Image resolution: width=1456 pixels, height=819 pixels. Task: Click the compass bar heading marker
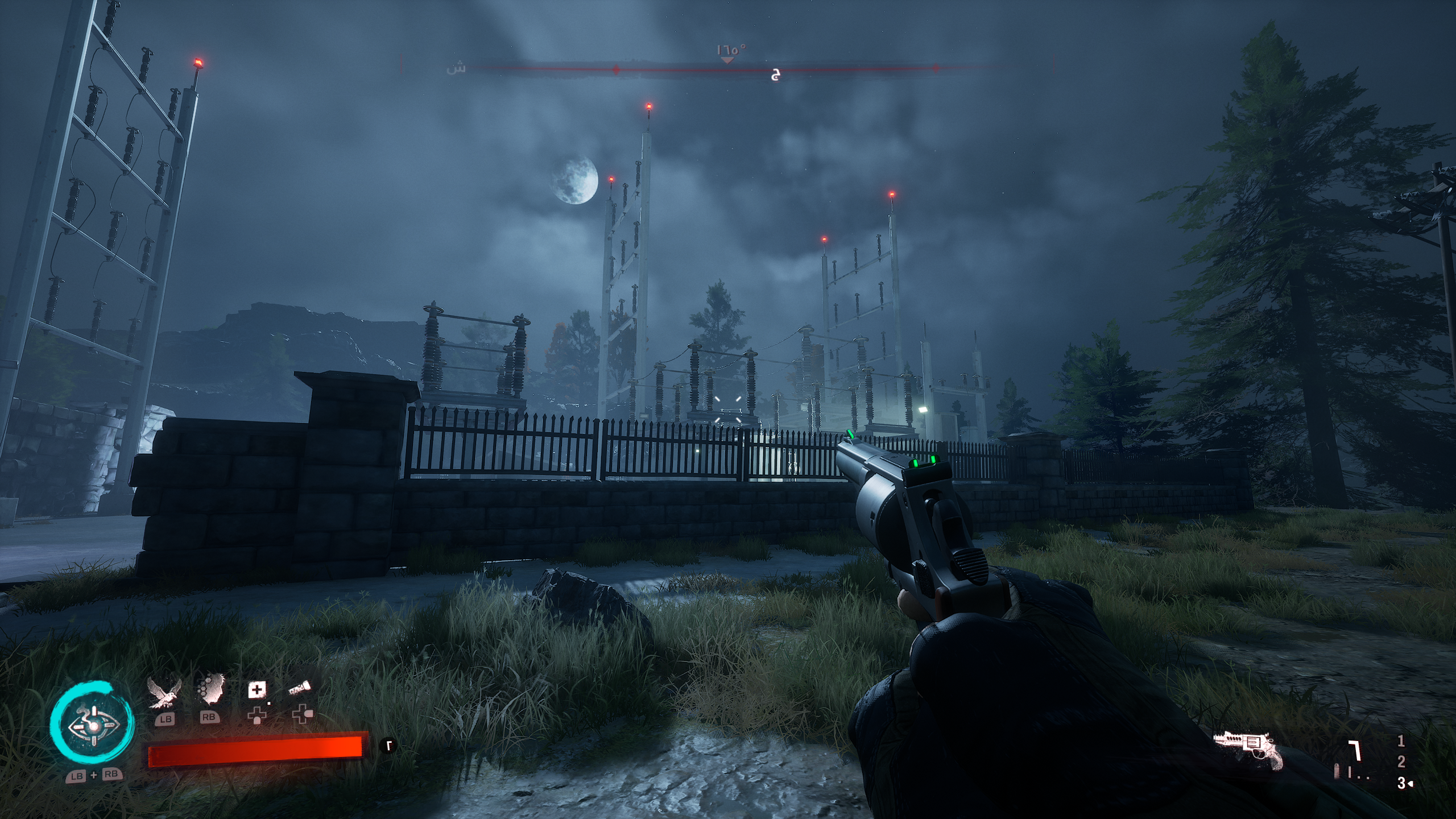tap(727, 60)
